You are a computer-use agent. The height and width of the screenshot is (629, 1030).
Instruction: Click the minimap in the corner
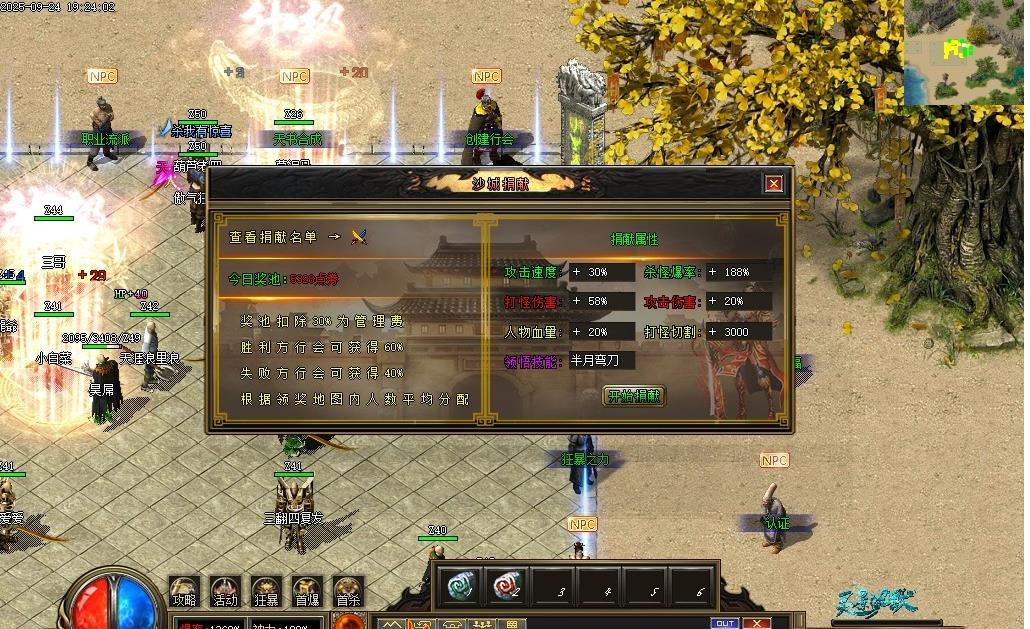pyautogui.click(x=964, y=52)
